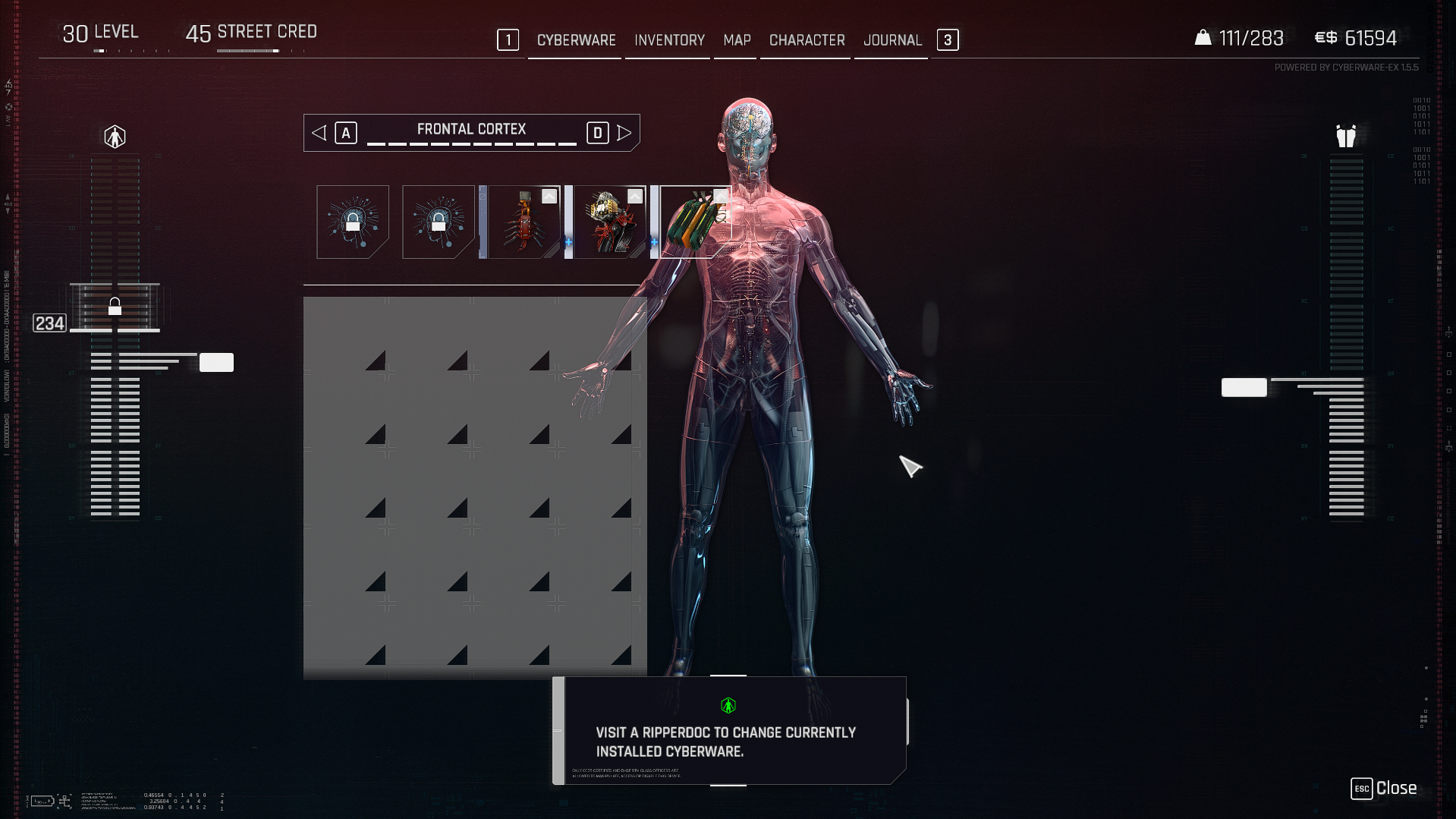Click the hands icon above right bars

[1346, 137]
